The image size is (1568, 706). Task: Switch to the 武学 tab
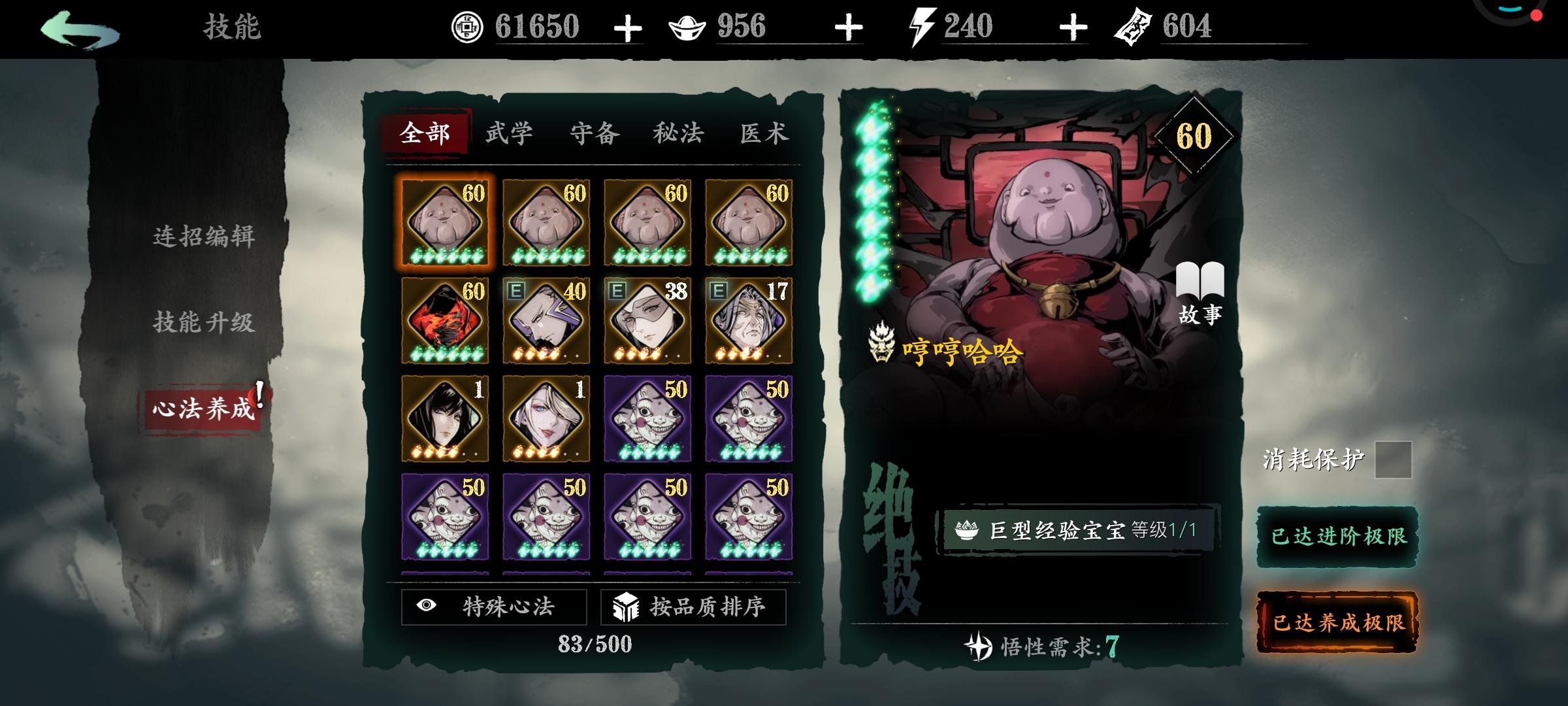pos(509,133)
